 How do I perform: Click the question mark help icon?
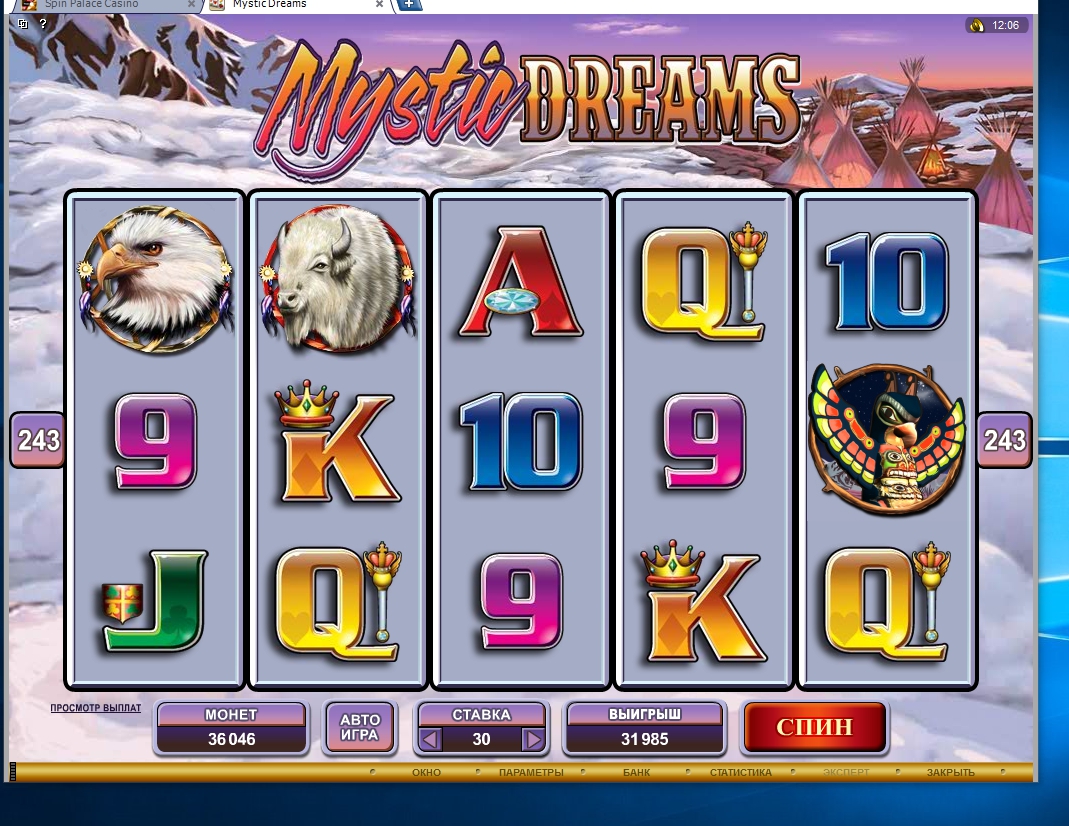[43, 23]
